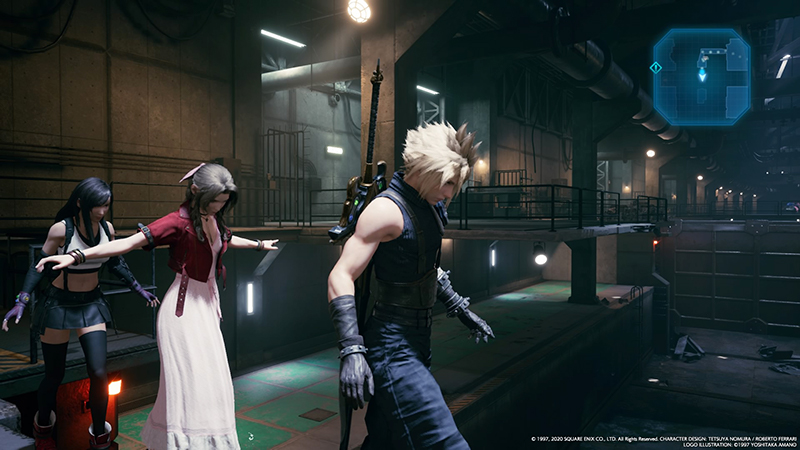800x450 pixels.
Task: Open the blue octagonal minimap
Action: [702, 76]
